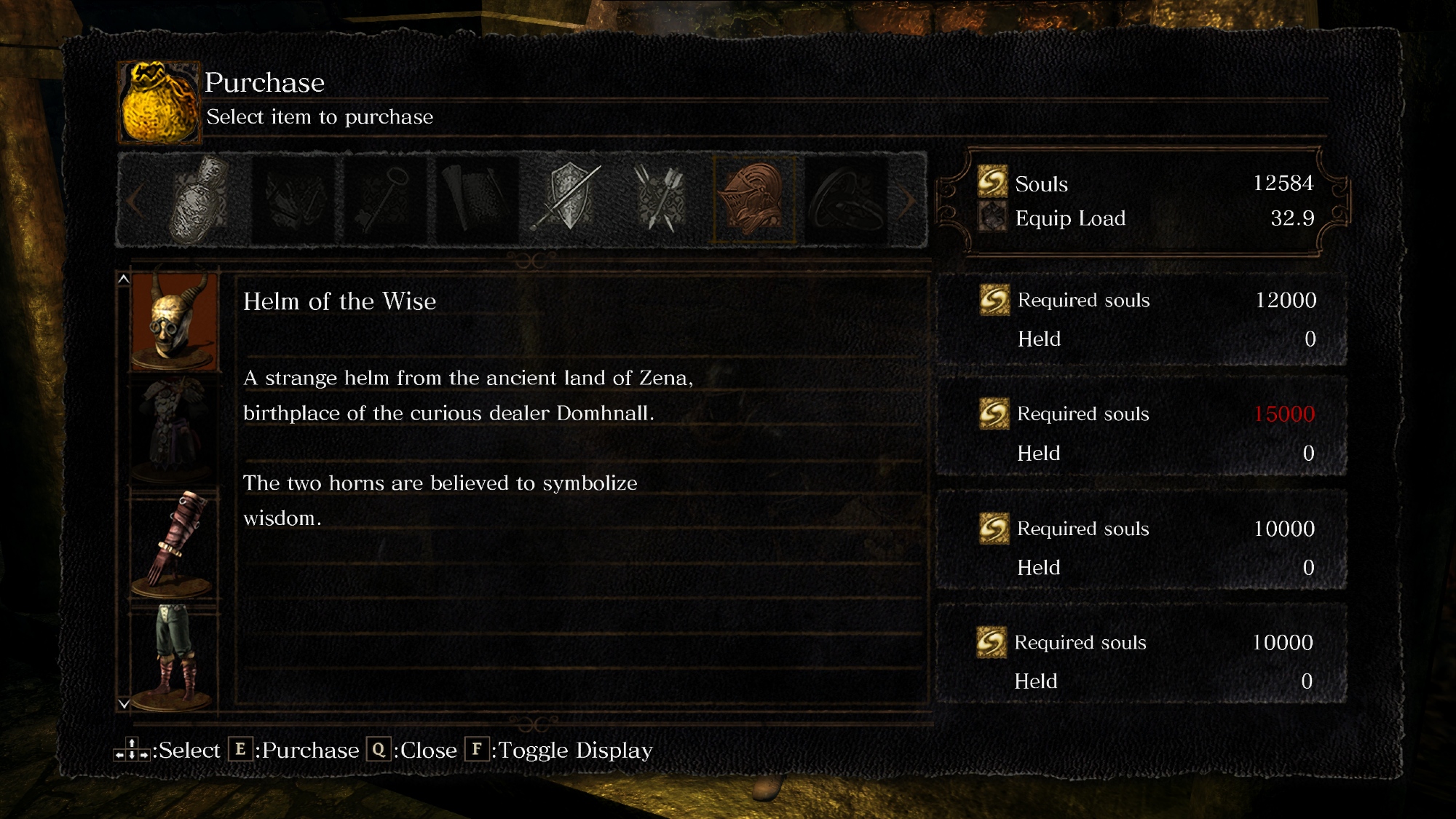The image size is (1456, 819).
Task: Select the red gauntlets item
Action: point(175,543)
